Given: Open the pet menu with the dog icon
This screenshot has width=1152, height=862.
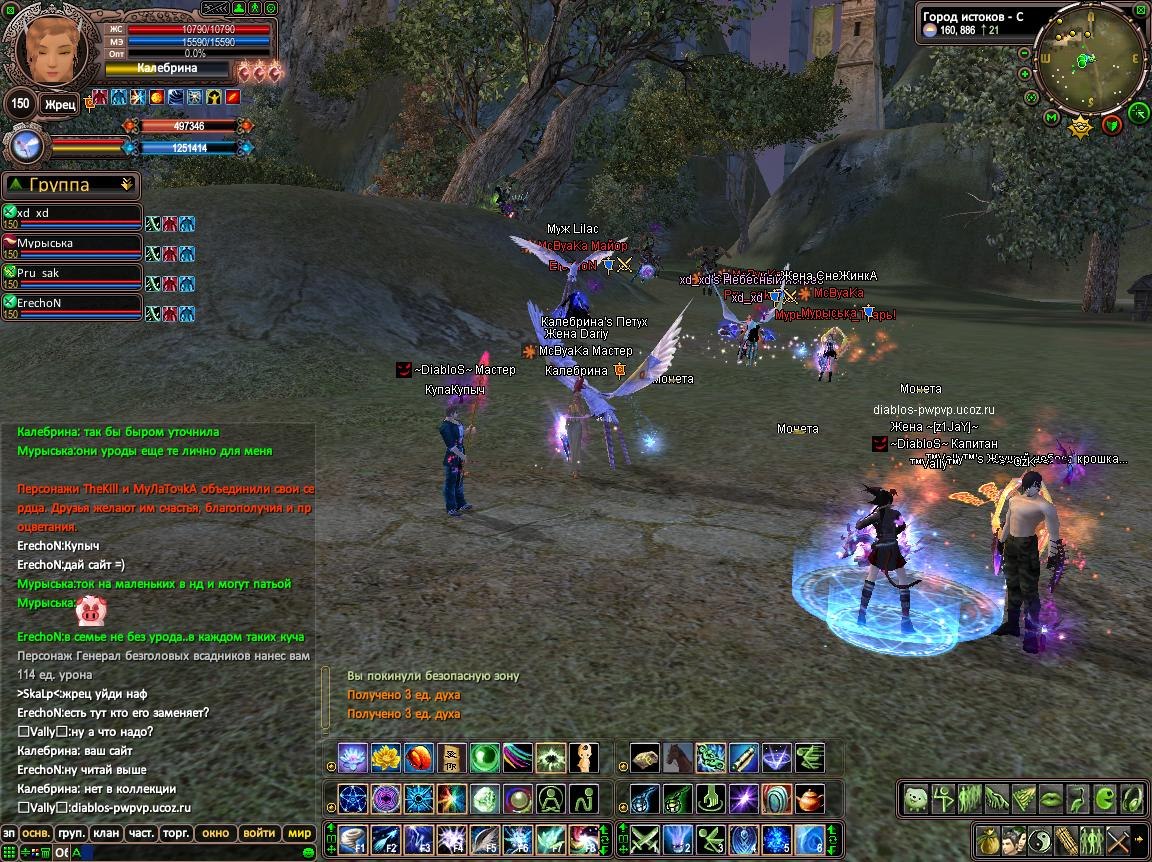Looking at the screenshot, I should pos(915,798).
